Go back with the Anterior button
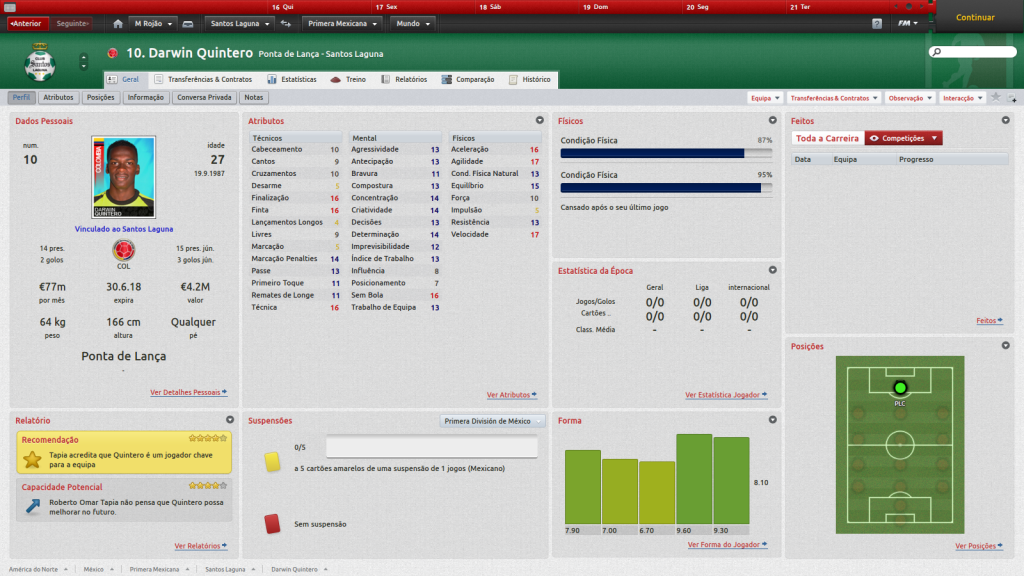 (x=26, y=23)
